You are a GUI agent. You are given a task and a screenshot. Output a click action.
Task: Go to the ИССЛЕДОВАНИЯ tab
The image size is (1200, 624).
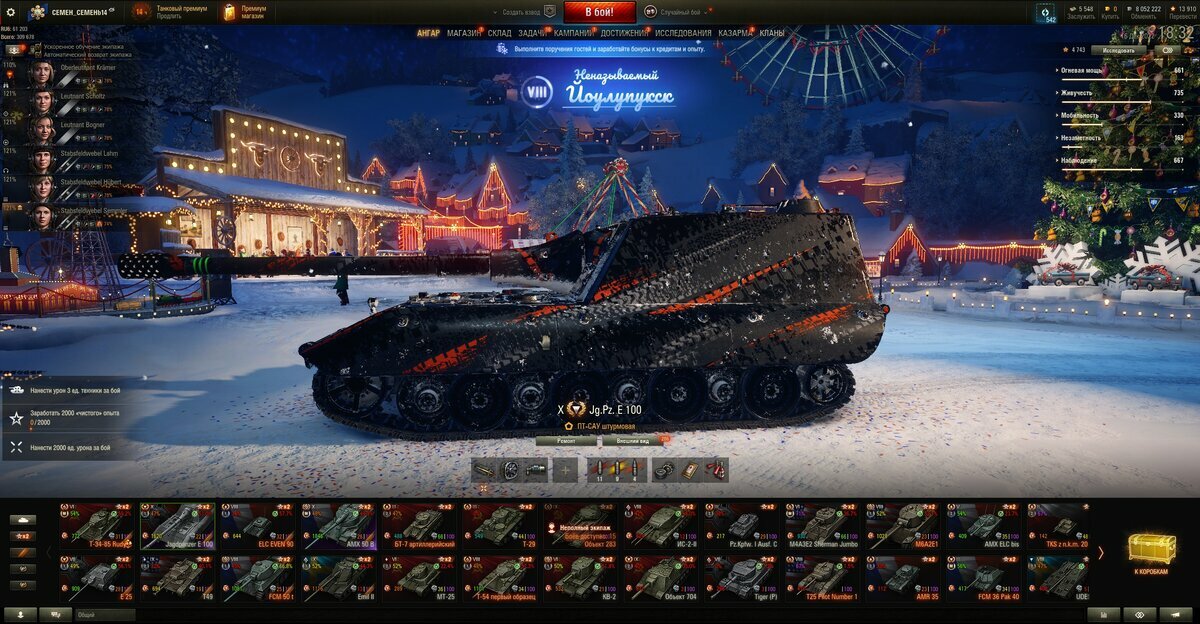tap(683, 33)
